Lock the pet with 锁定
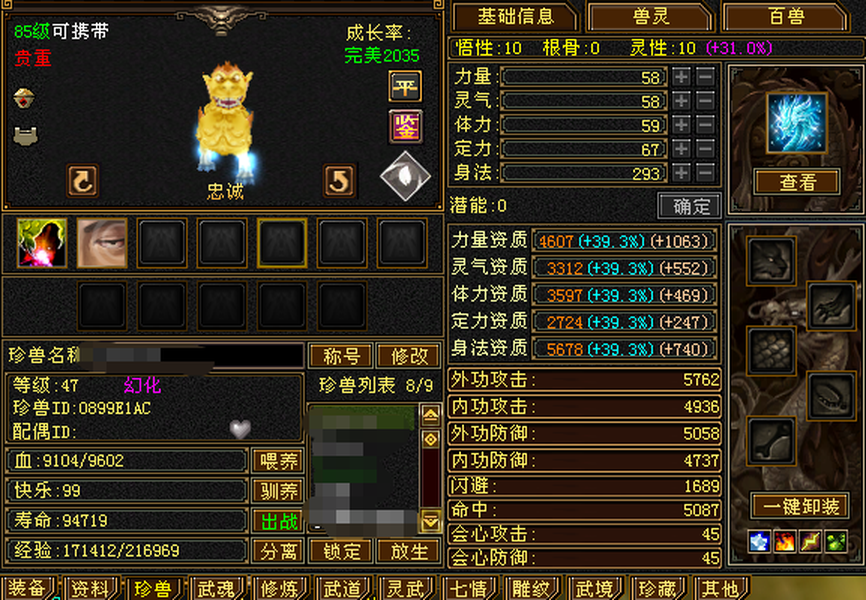 (340, 551)
